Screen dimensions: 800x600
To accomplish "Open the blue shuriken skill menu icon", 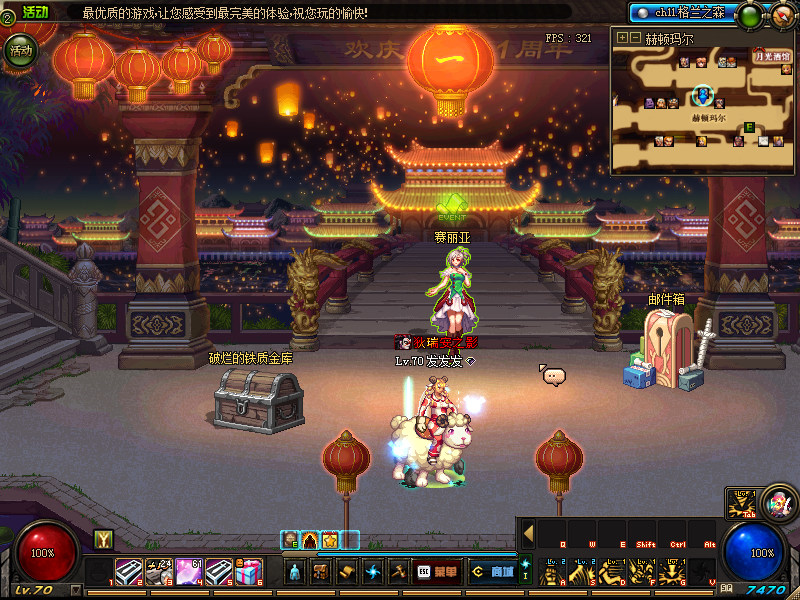I will point(372,572).
